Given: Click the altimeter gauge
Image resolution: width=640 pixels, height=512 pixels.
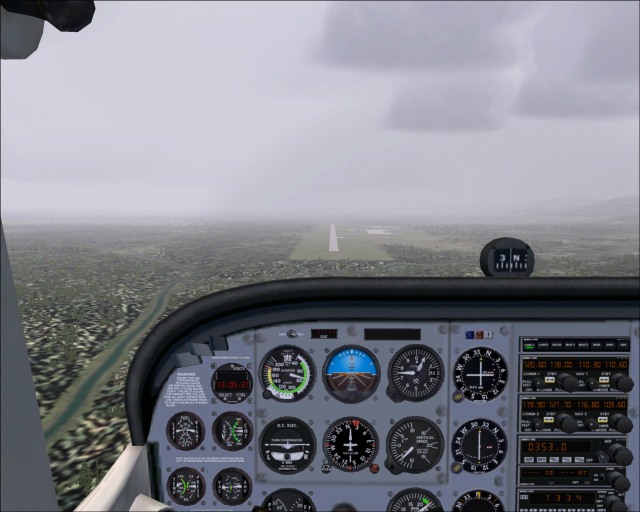Looking at the screenshot, I should click(415, 372).
